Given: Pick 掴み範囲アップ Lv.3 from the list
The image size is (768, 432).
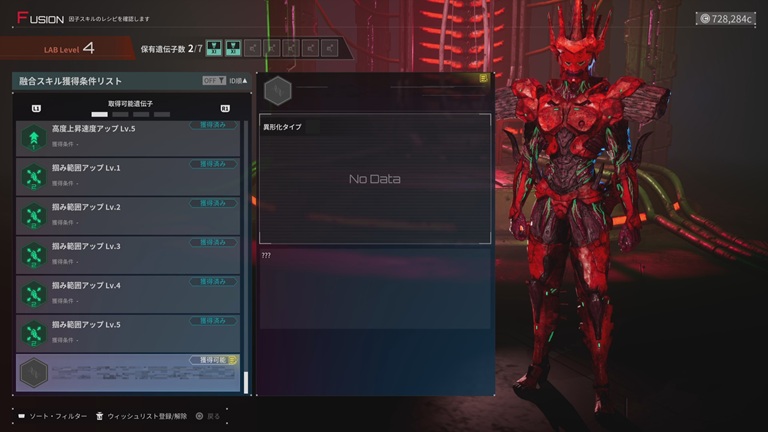Looking at the screenshot, I should 128,254.
